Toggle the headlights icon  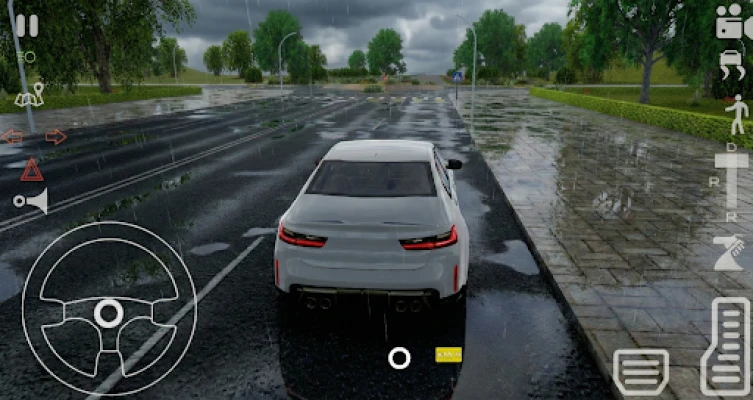pyautogui.click(x=24, y=57)
